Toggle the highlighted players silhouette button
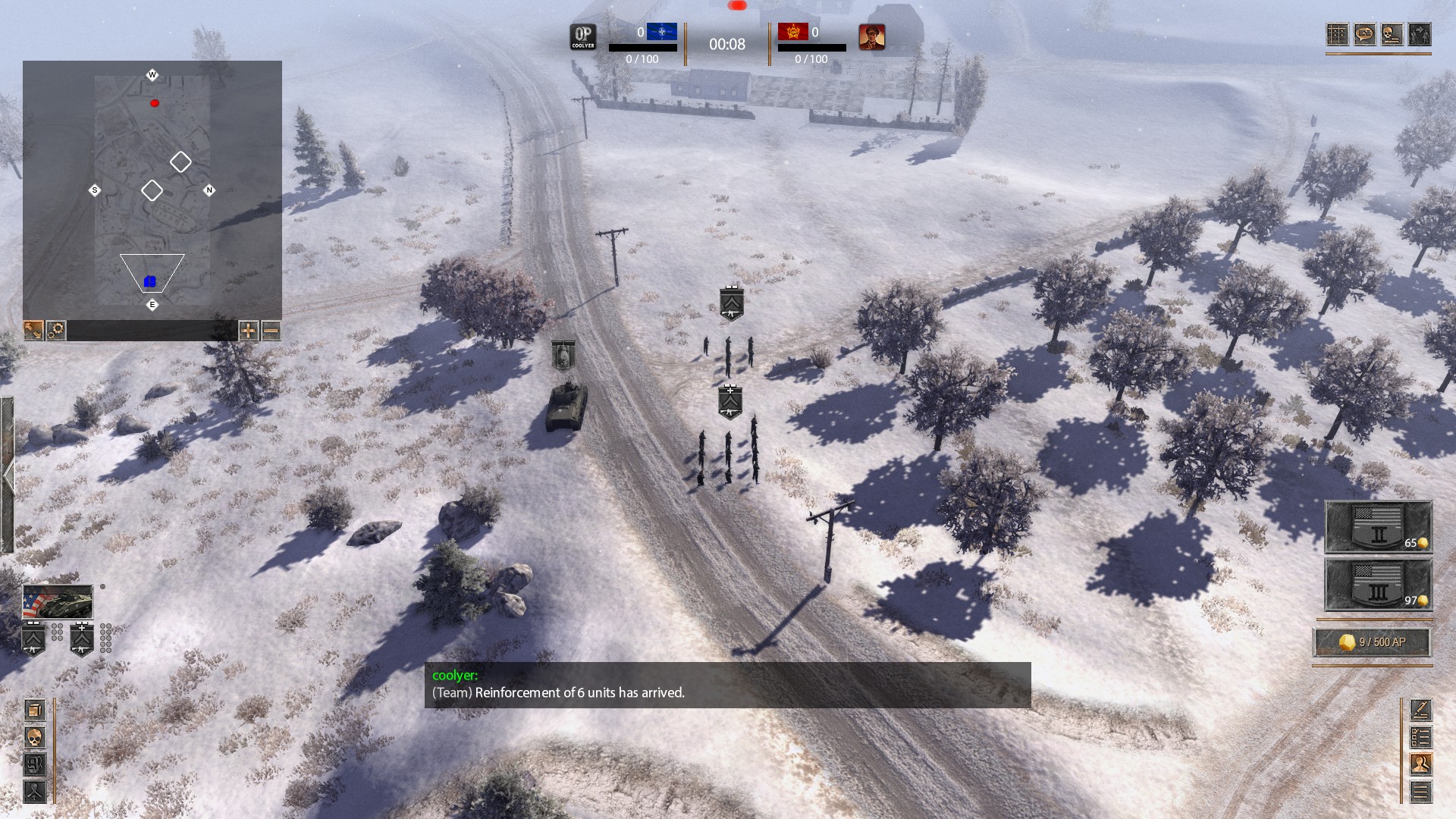1456x819 pixels. click(1420, 764)
